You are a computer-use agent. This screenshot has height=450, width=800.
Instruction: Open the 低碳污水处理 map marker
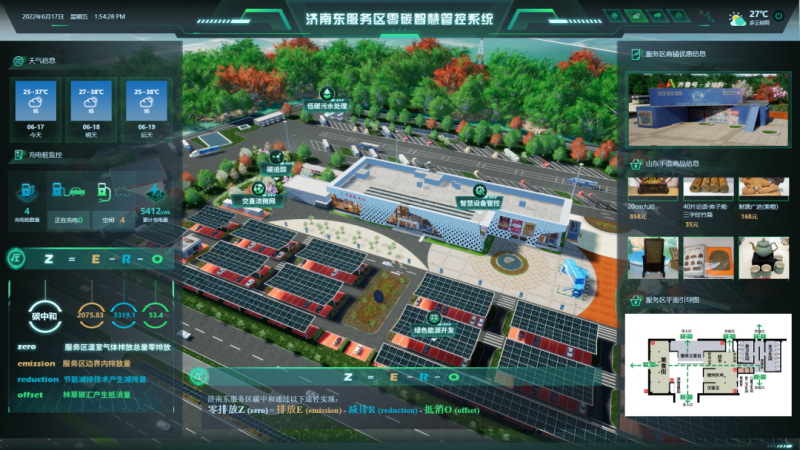tap(326, 106)
